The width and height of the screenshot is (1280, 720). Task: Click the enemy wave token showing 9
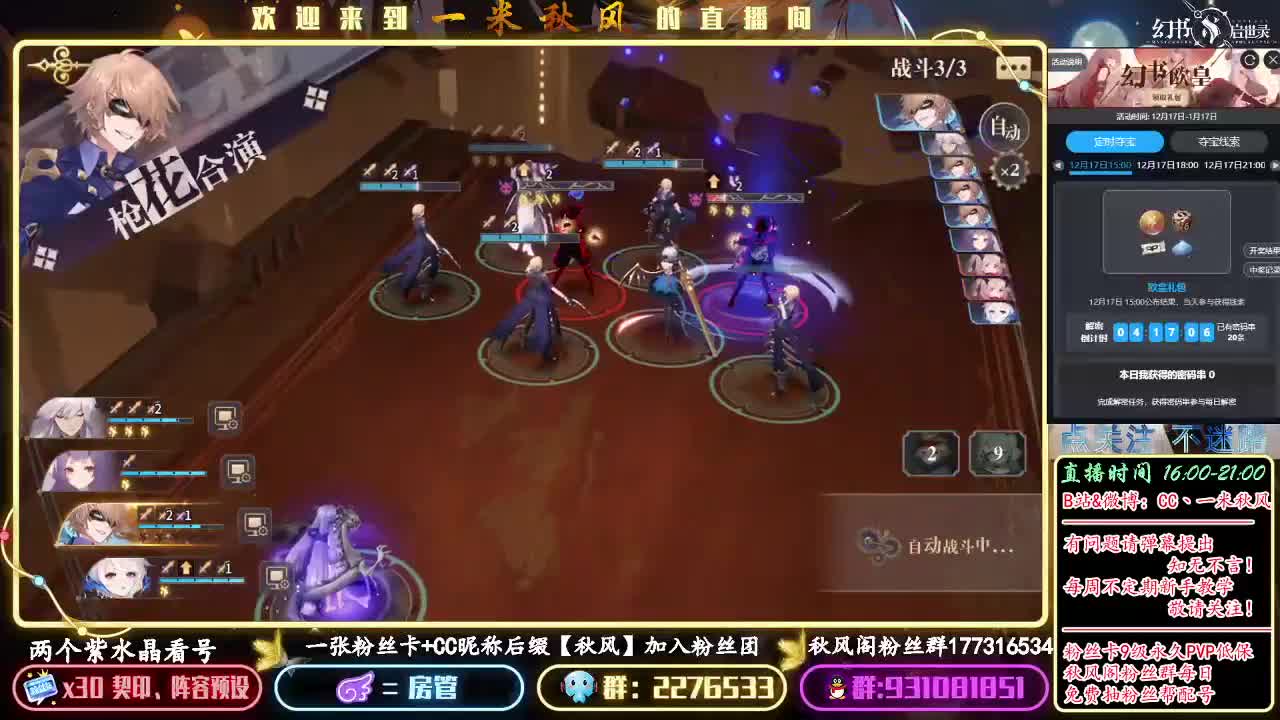pyautogui.click(x=998, y=453)
